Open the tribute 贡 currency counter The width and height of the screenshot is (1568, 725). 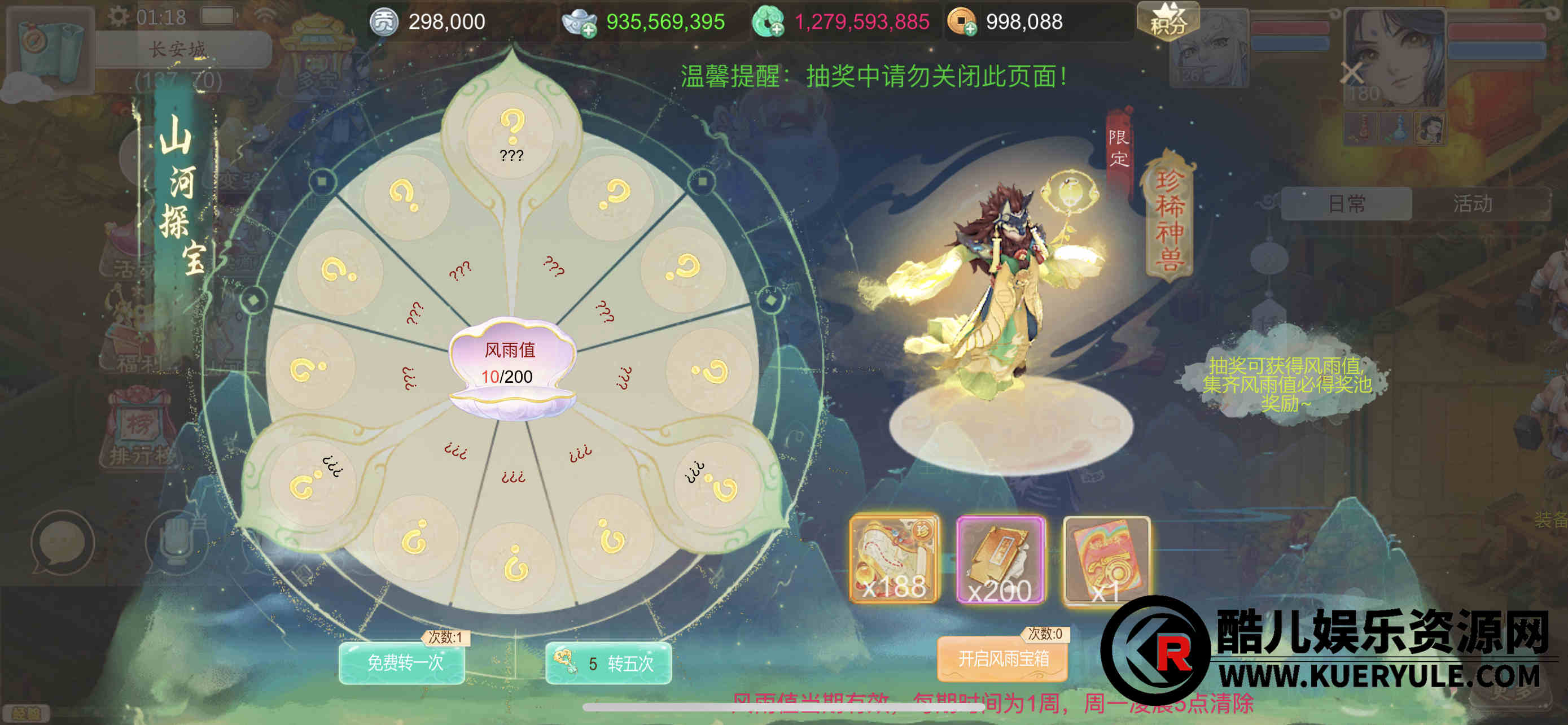[x=384, y=23]
